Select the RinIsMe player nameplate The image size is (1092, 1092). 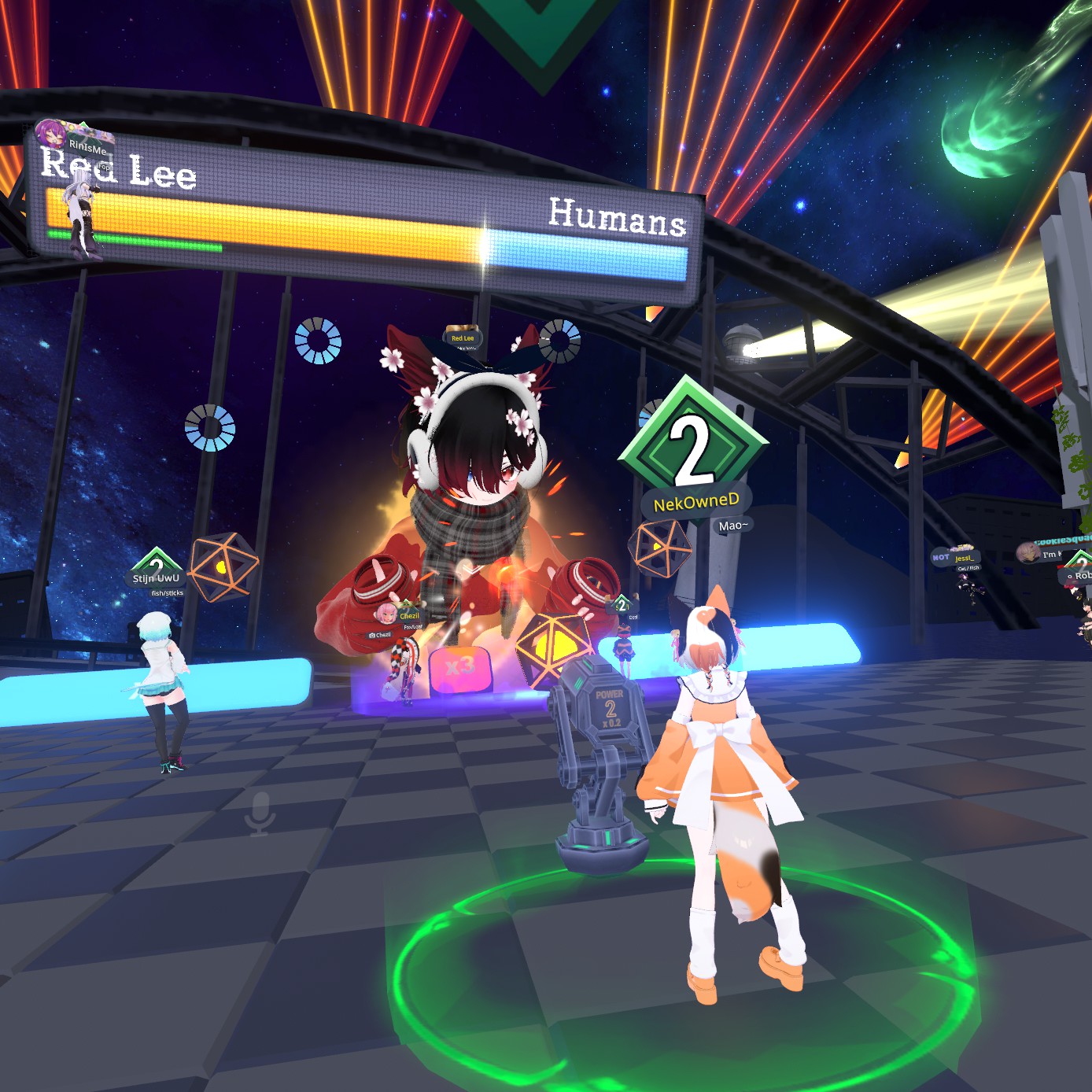coord(87,147)
